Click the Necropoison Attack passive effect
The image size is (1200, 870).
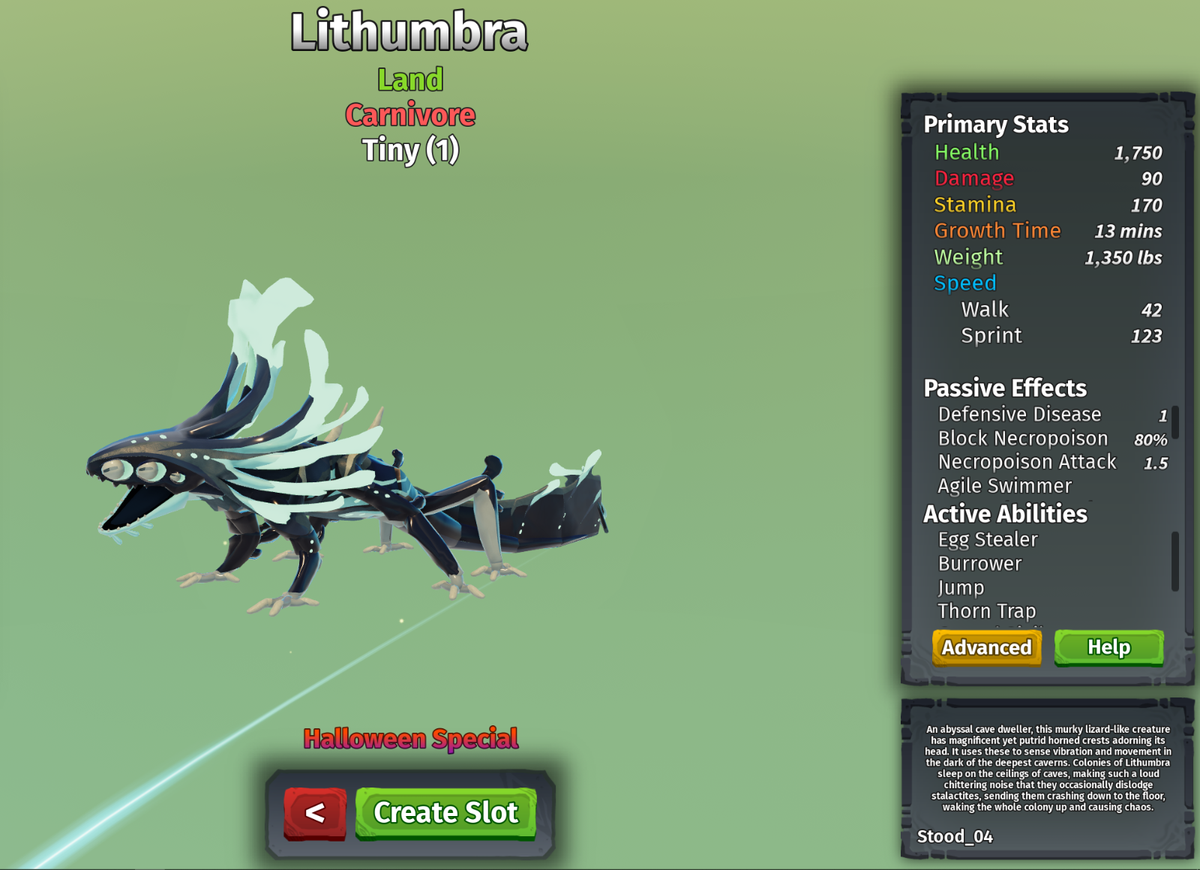click(1027, 462)
